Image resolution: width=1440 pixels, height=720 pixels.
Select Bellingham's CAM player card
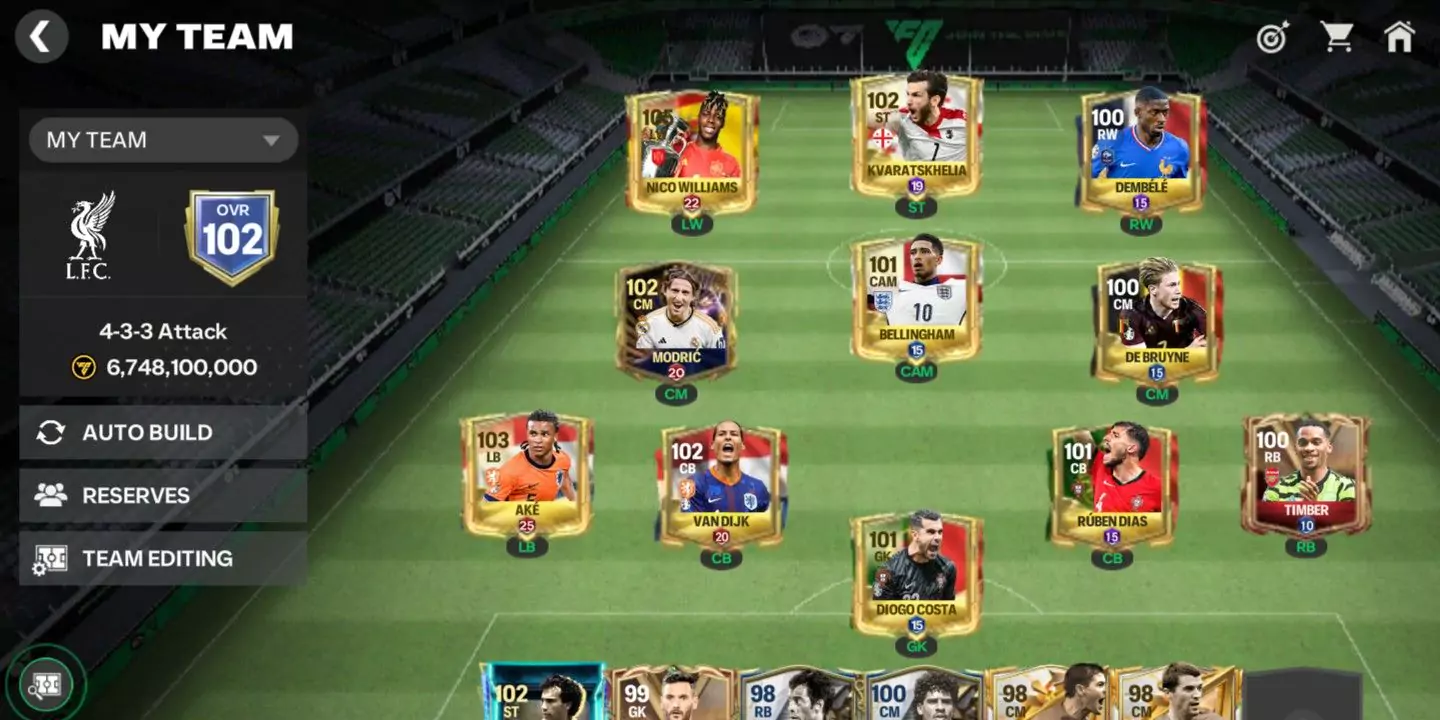click(x=917, y=300)
